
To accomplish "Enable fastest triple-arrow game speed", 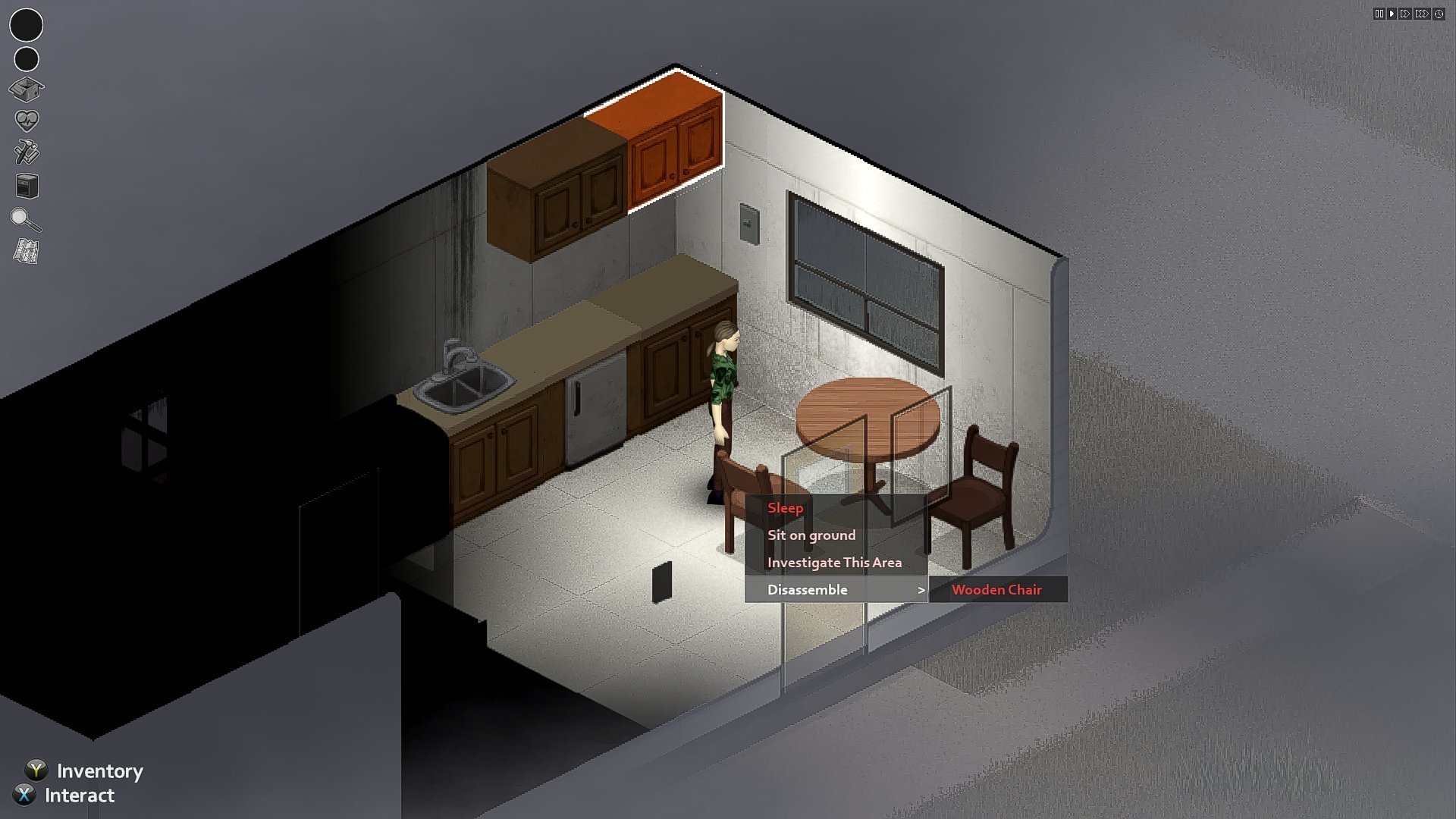I will click(x=1422, y=13).
